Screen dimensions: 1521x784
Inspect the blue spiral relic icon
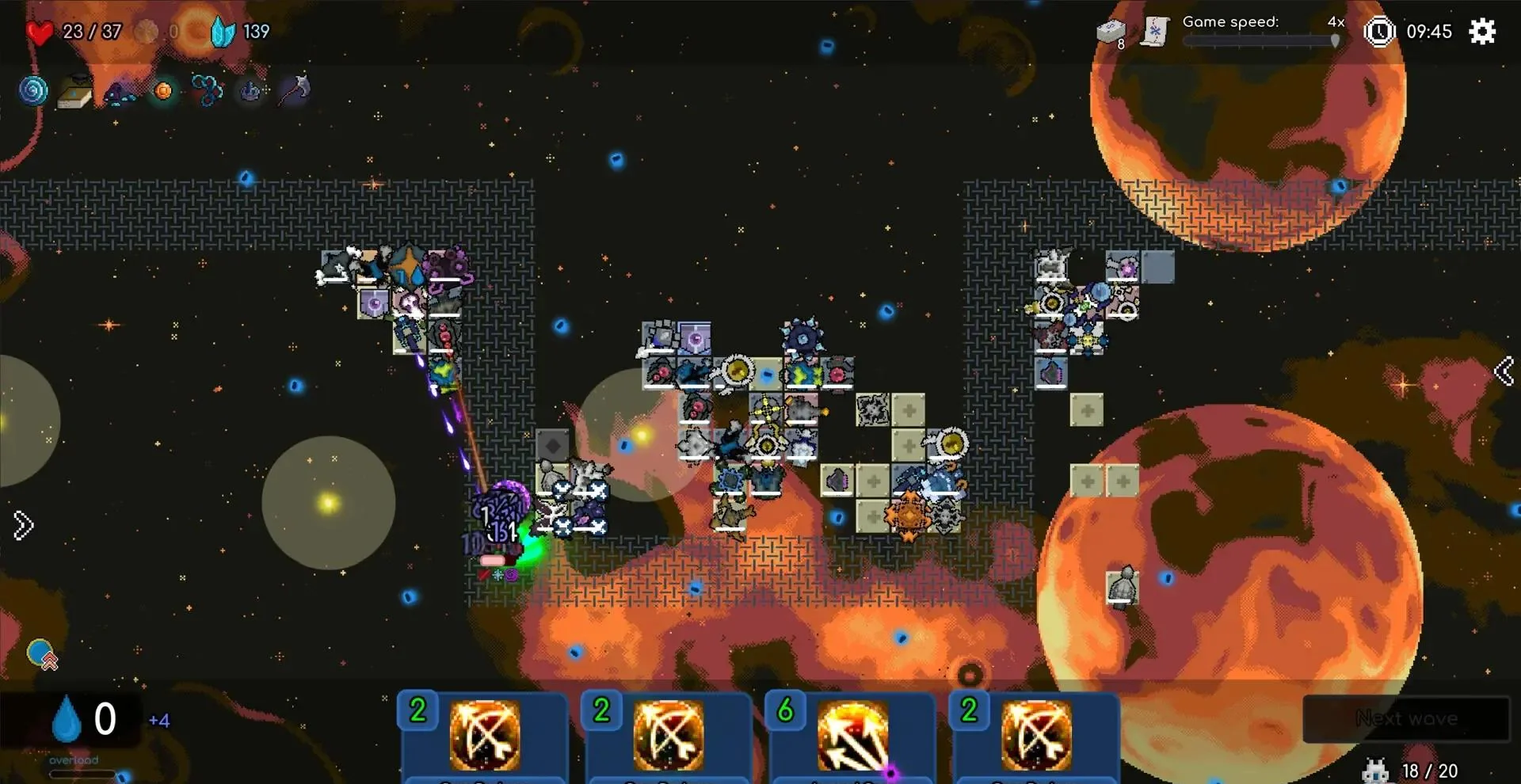33,91
